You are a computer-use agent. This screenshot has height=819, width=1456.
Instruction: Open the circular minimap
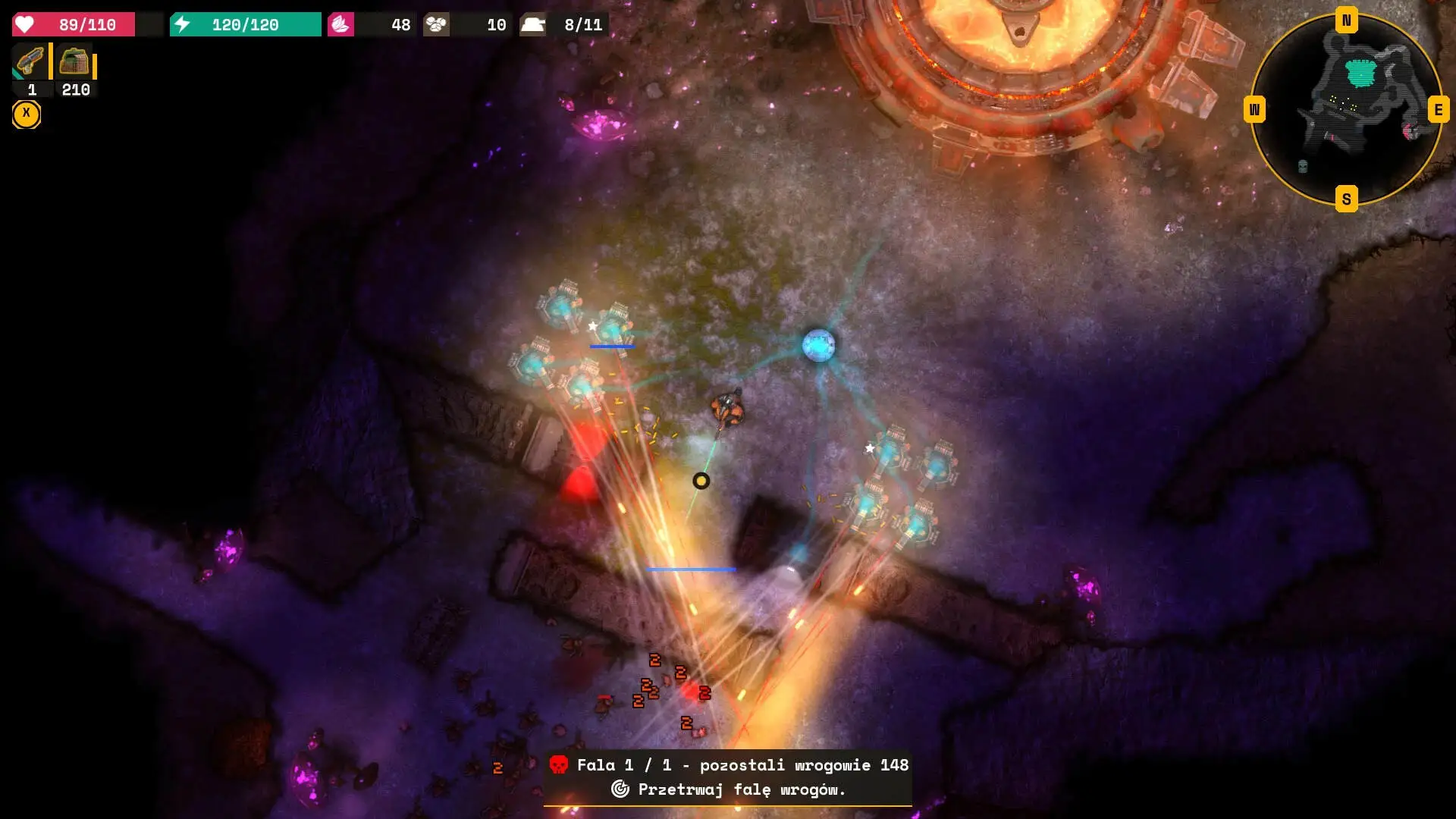[x=1346, y=110]
